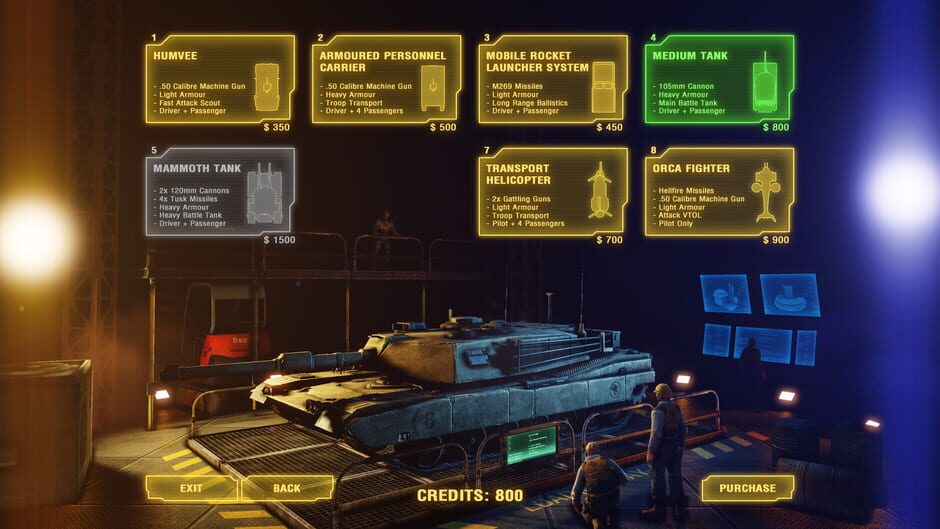The width and height of the screenshot is (940, 529).
Task: Select the Transport Helicopter card
Action: [553, 192]
